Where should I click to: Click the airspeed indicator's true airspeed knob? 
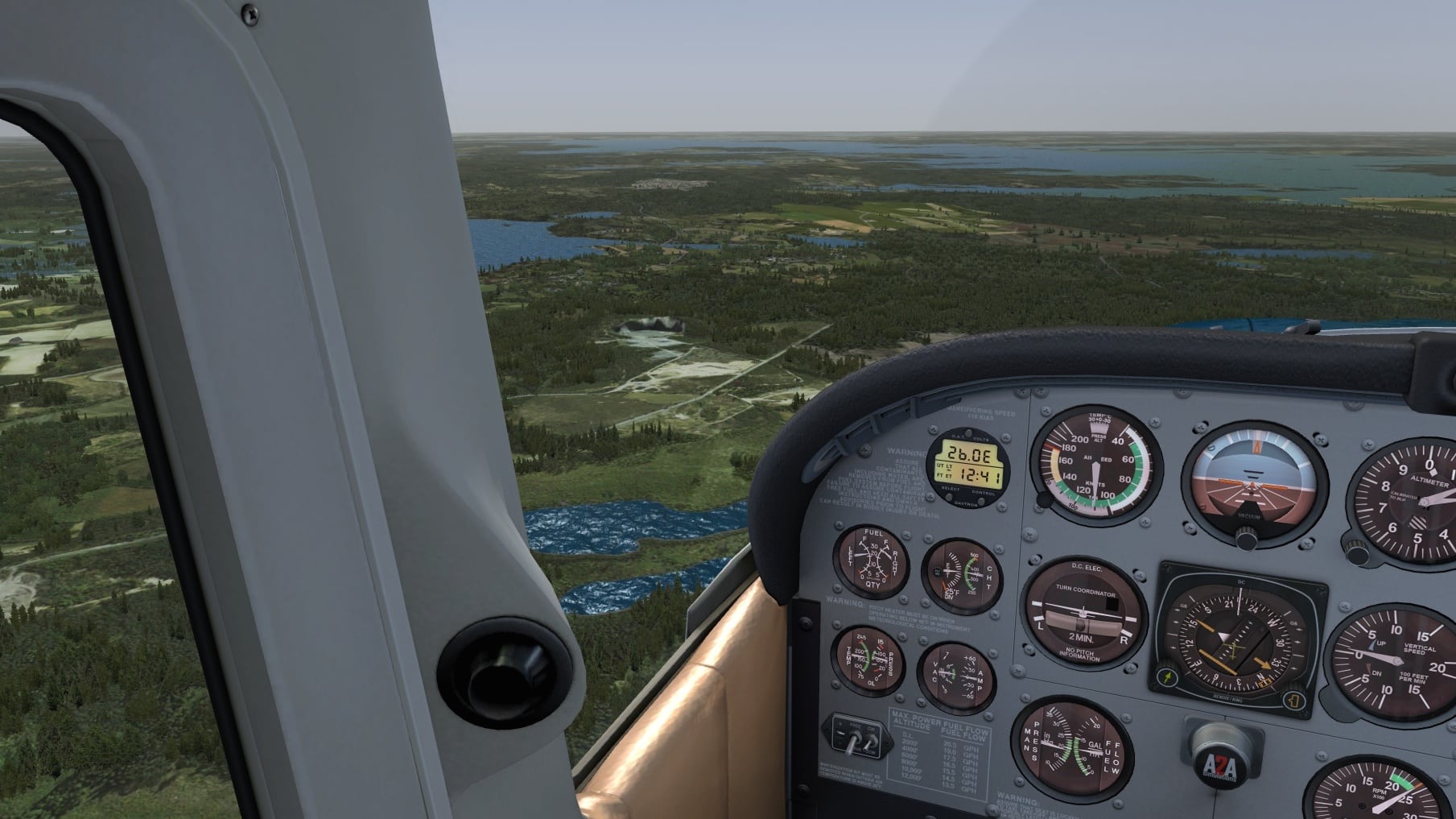click(1044, 499)
